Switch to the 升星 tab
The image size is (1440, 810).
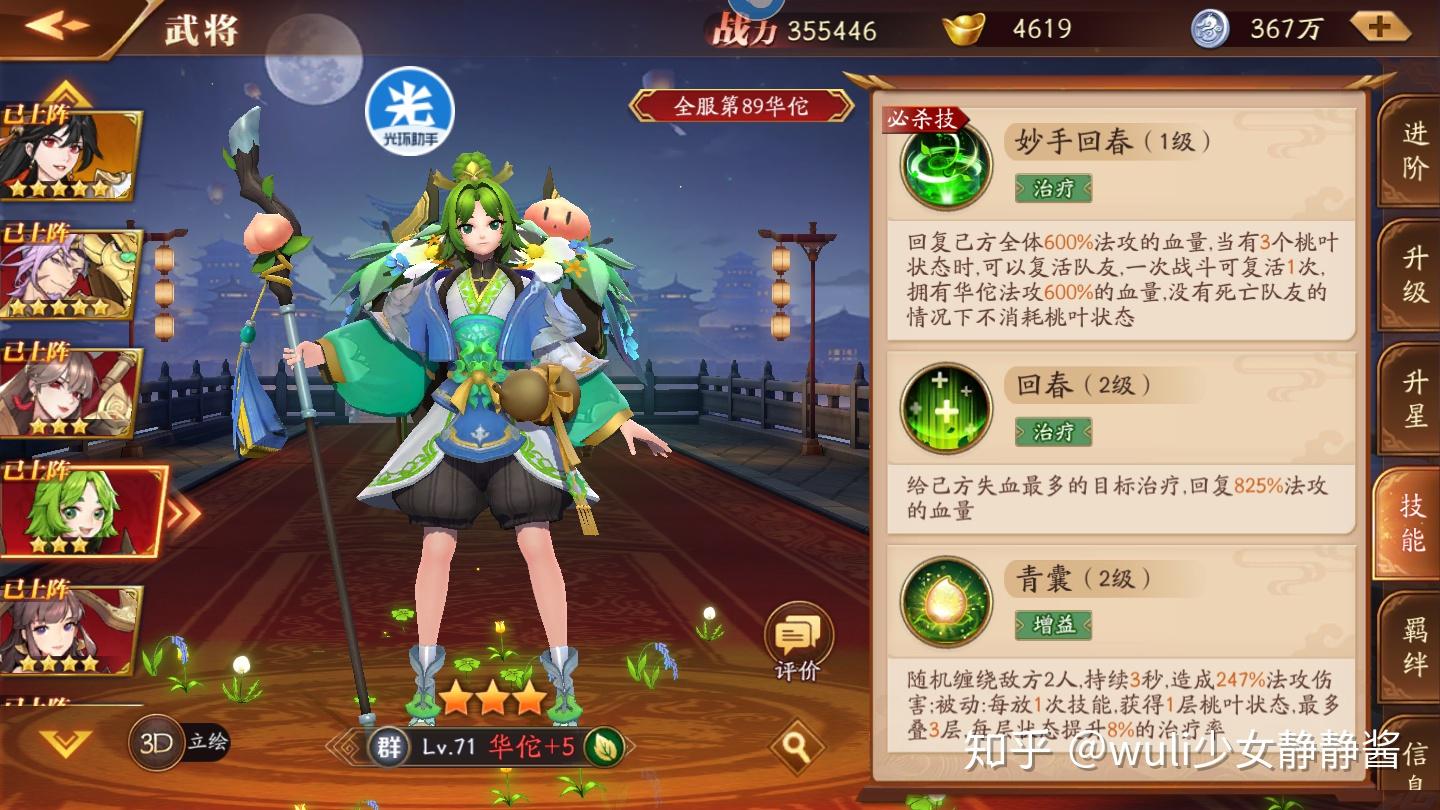pyautogui.click(x=1413, y=398)
